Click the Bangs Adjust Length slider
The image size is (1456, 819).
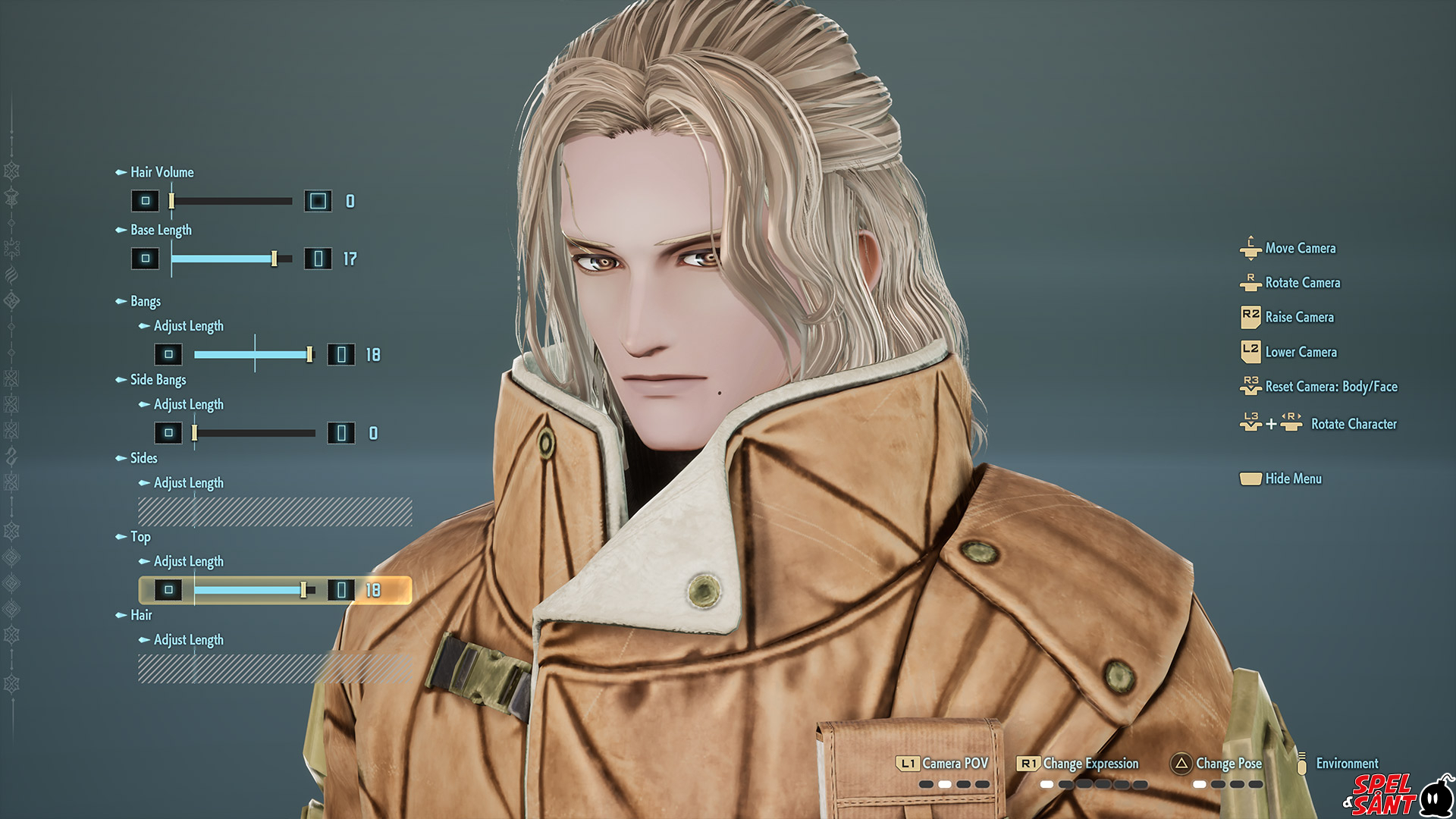254,354
